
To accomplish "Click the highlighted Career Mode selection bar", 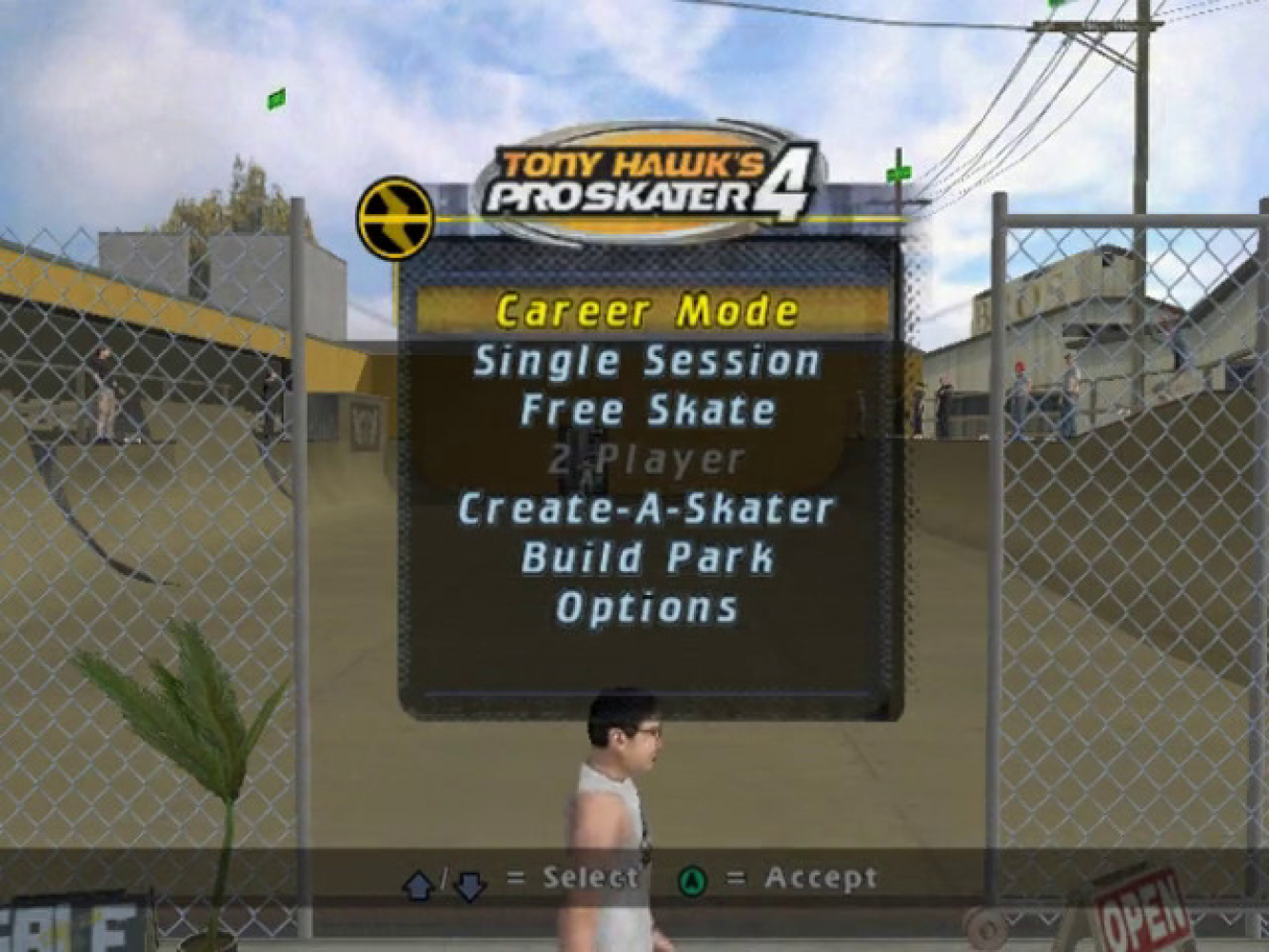I will tap(649, 310).
